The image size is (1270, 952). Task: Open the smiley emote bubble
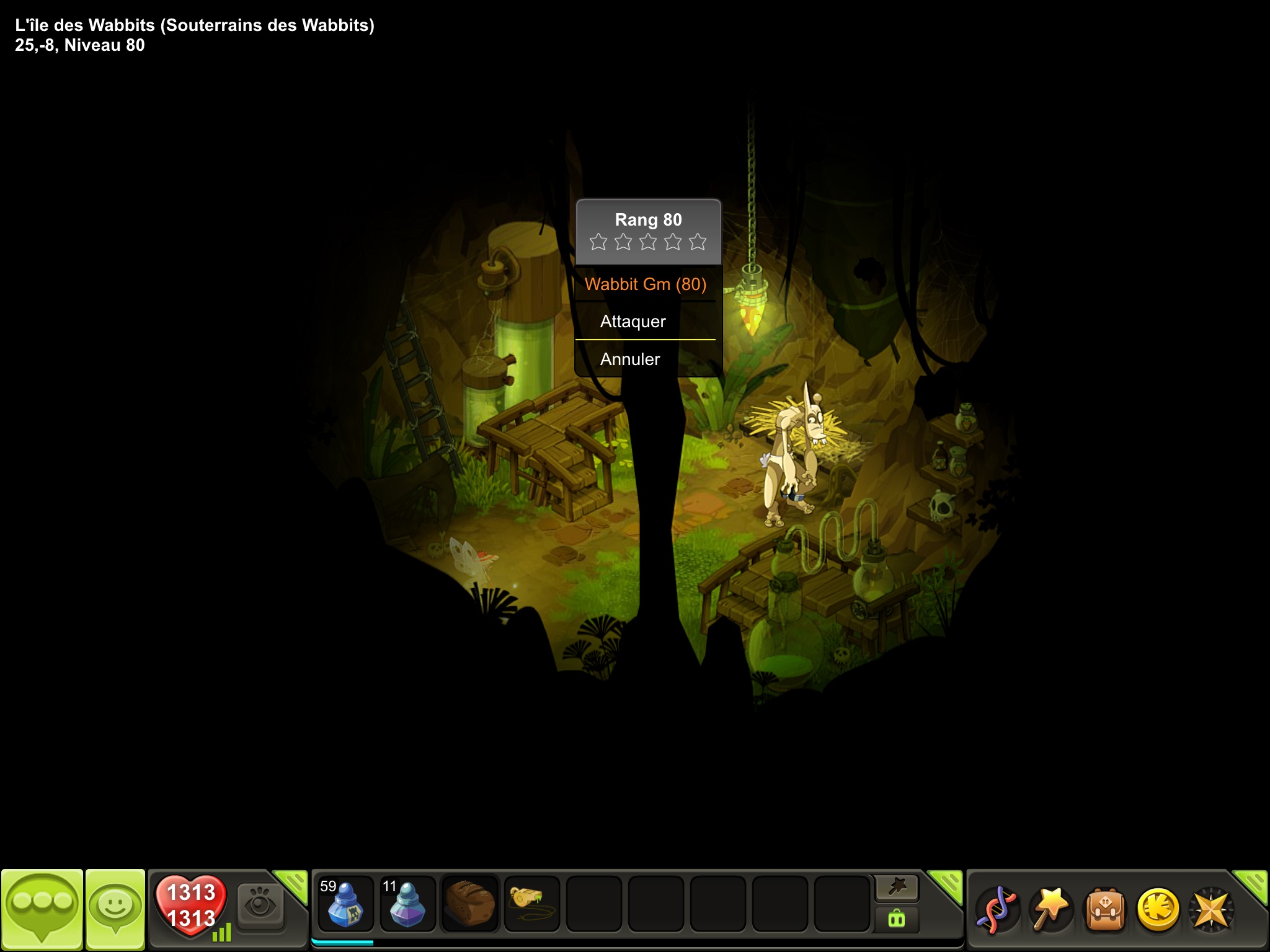(x=115, y=909)
